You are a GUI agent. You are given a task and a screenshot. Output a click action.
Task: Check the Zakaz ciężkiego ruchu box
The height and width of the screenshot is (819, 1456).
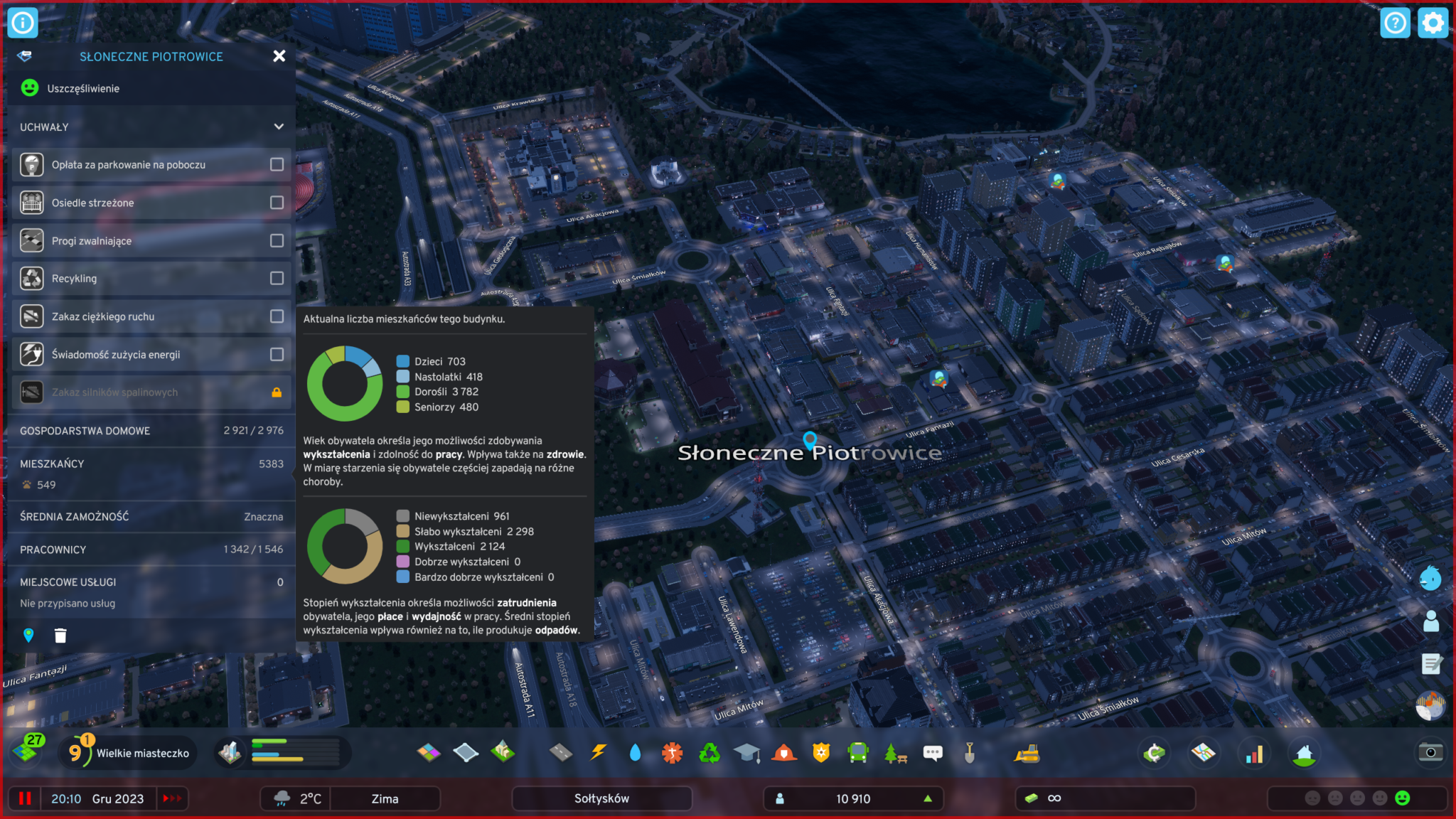277,316
